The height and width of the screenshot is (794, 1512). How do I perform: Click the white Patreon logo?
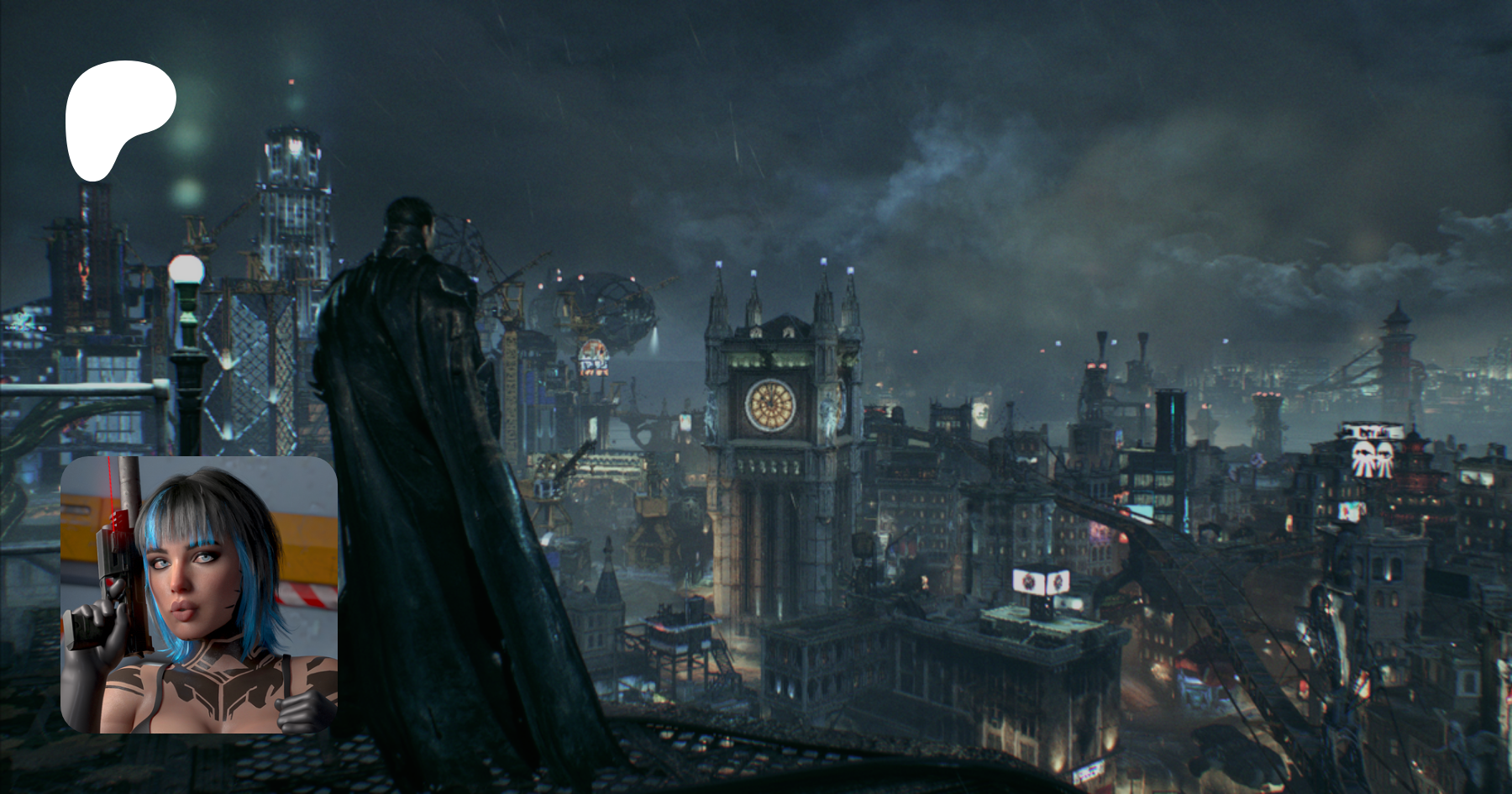pyautogui.click(x=118, y=115)
